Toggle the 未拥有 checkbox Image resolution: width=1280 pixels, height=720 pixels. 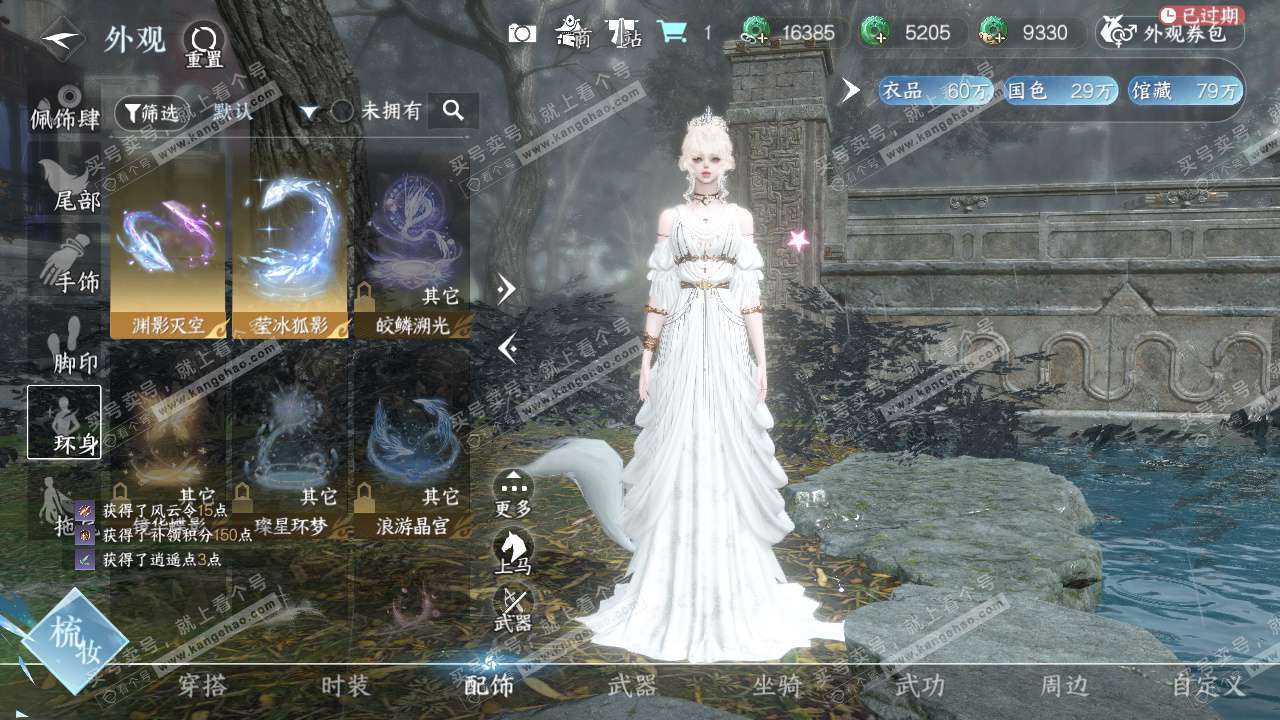[343, 111]
